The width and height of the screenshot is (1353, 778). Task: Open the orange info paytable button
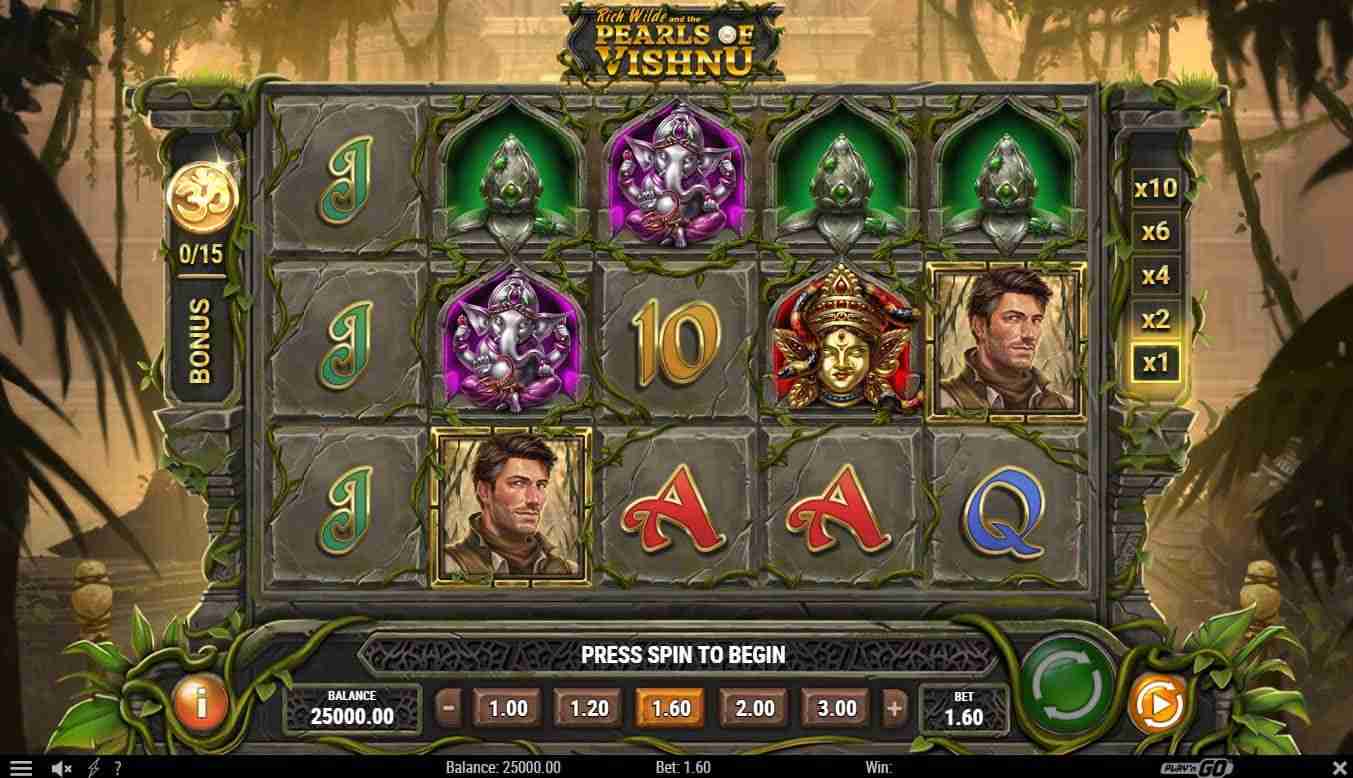click(x=200, y=704)
